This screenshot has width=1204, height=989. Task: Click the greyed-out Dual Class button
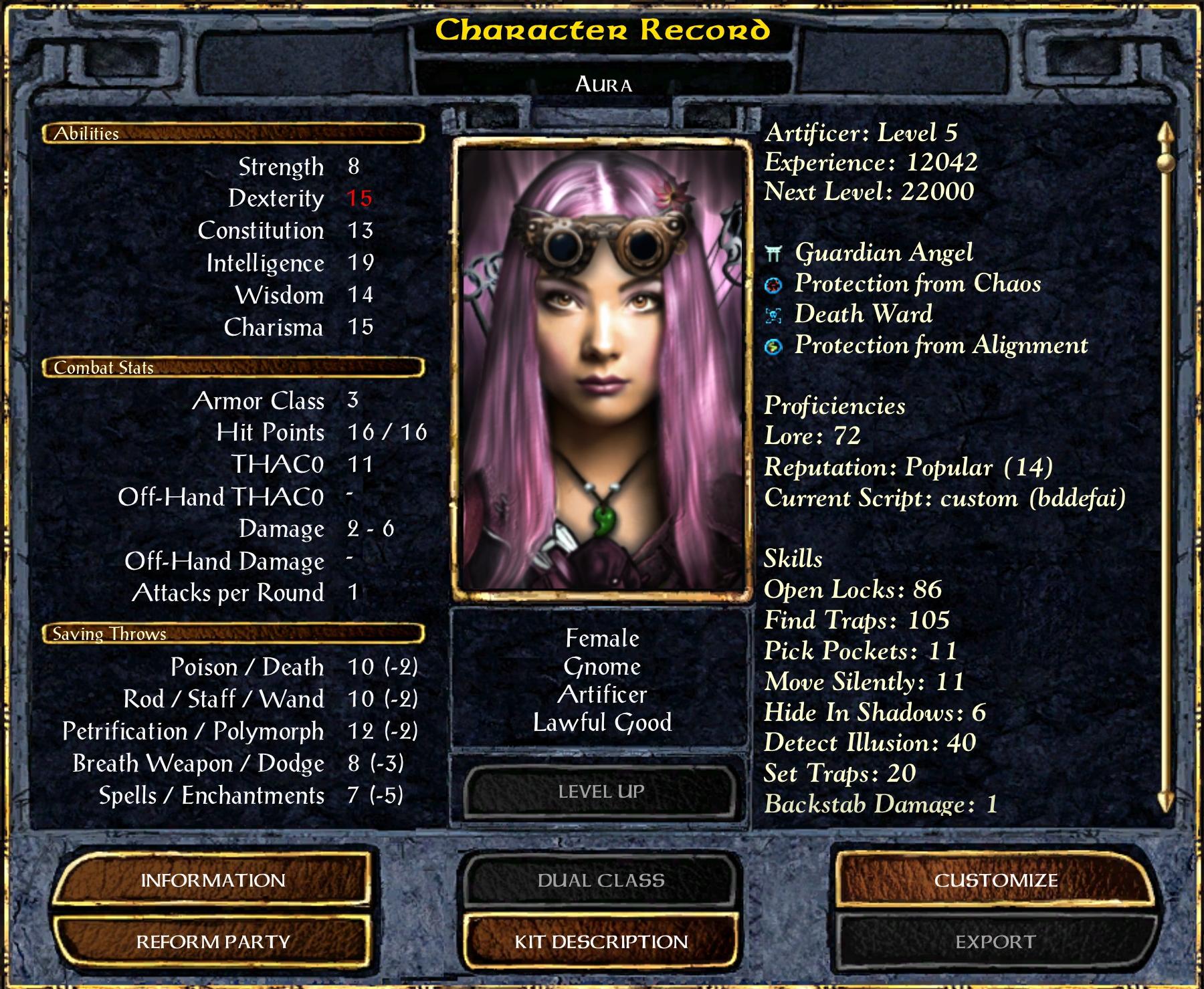point(601,880)
